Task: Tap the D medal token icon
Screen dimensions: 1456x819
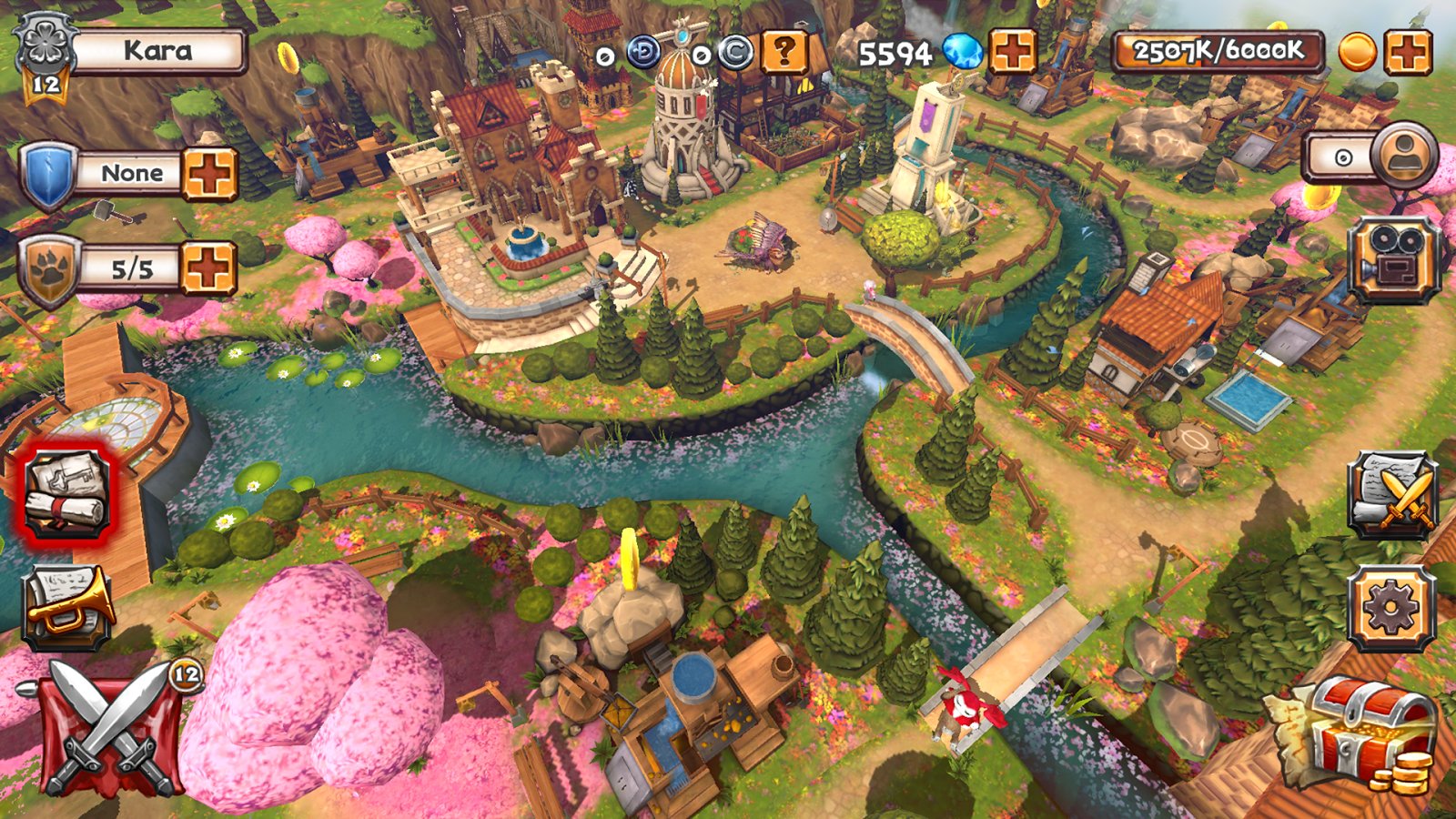Action: (x=643, y=54)
